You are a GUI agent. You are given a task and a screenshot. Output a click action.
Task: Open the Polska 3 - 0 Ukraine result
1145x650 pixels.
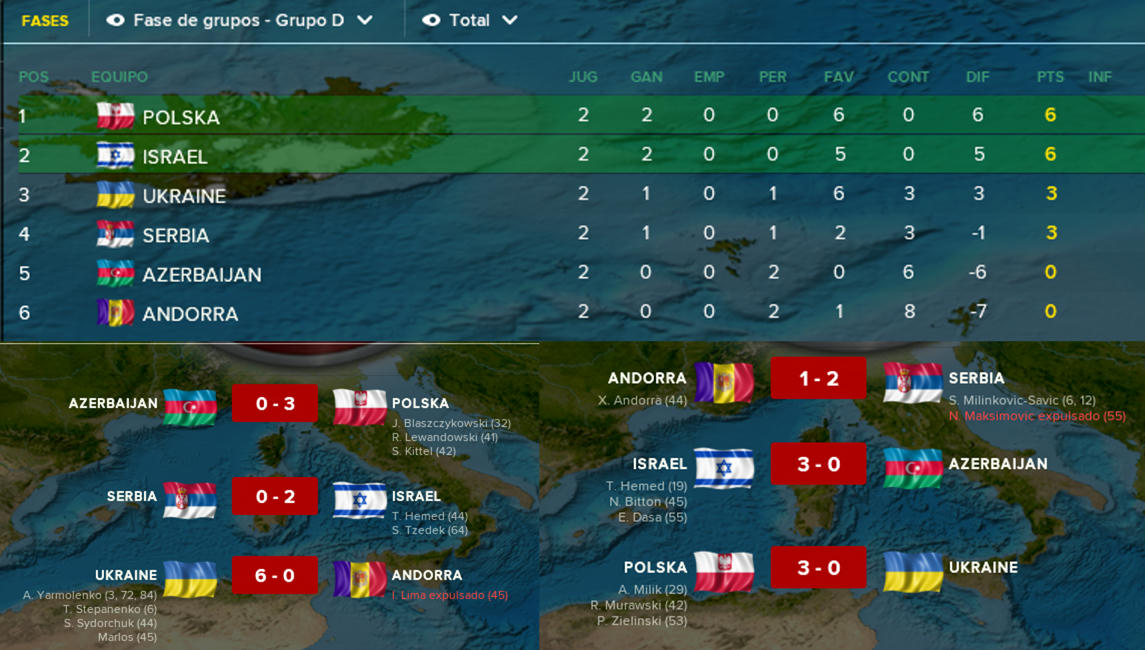[818, 568]
